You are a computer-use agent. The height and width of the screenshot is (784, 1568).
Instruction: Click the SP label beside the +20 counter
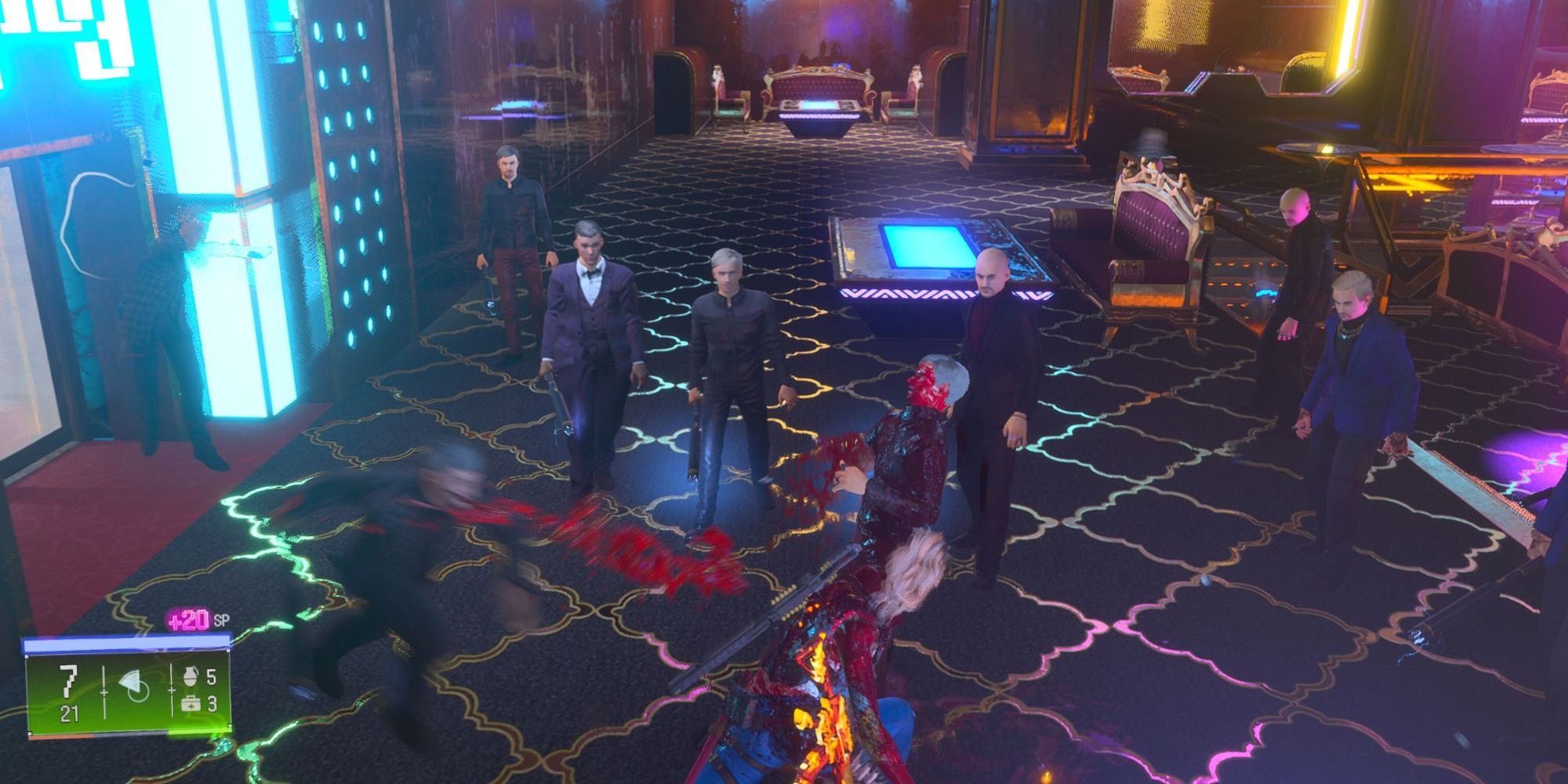click(x=222, y=620)
